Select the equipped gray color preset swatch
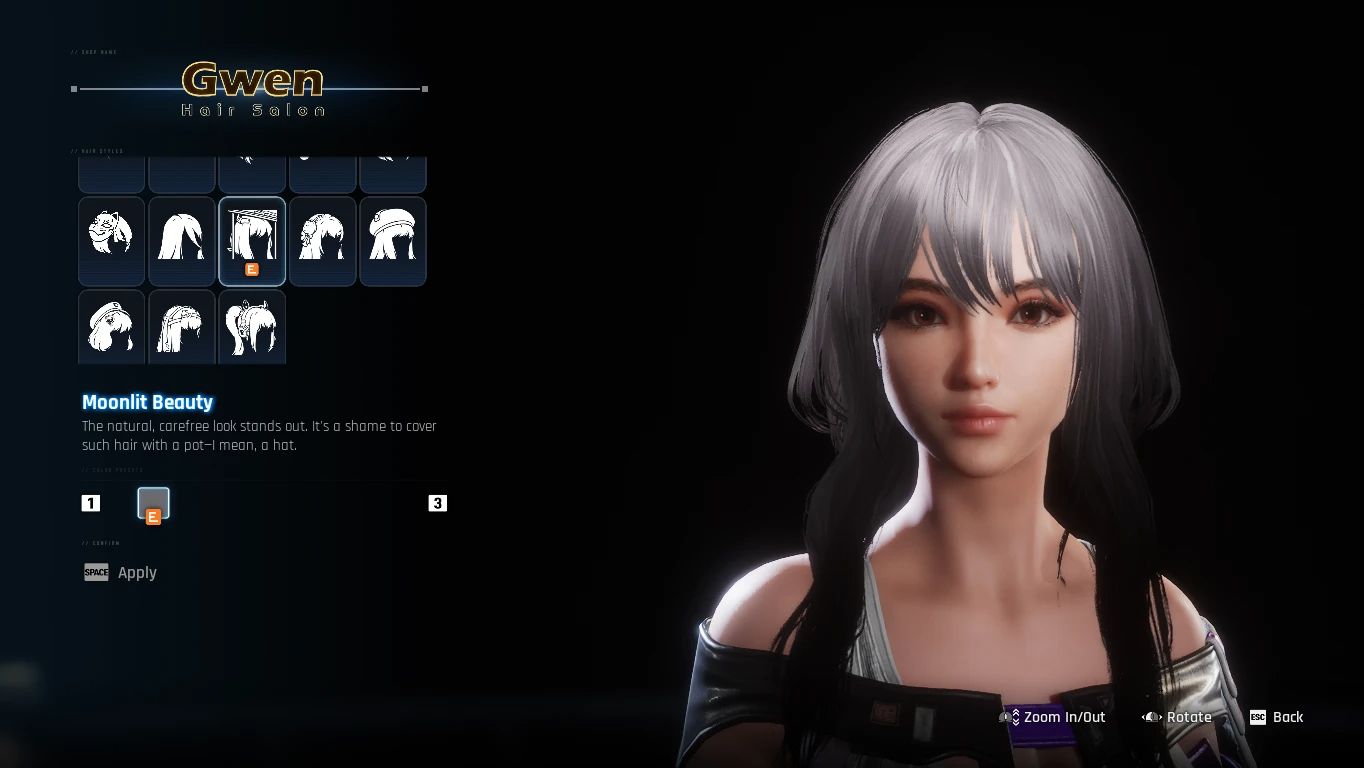Viewport: 1364px width, 768px height. (153, 503)
